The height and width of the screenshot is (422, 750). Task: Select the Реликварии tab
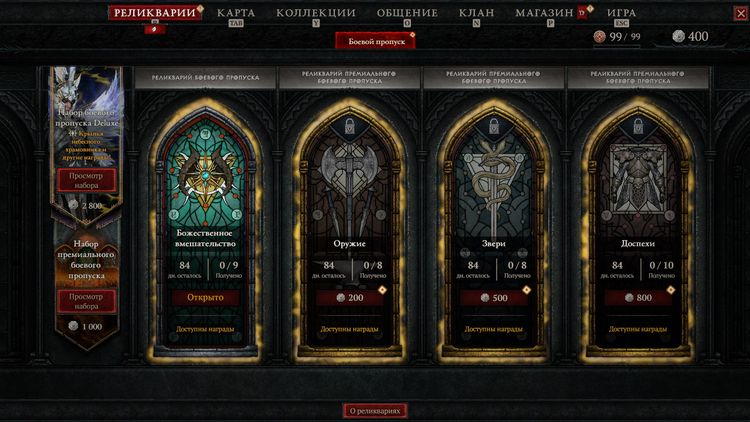tap(153, 13)
